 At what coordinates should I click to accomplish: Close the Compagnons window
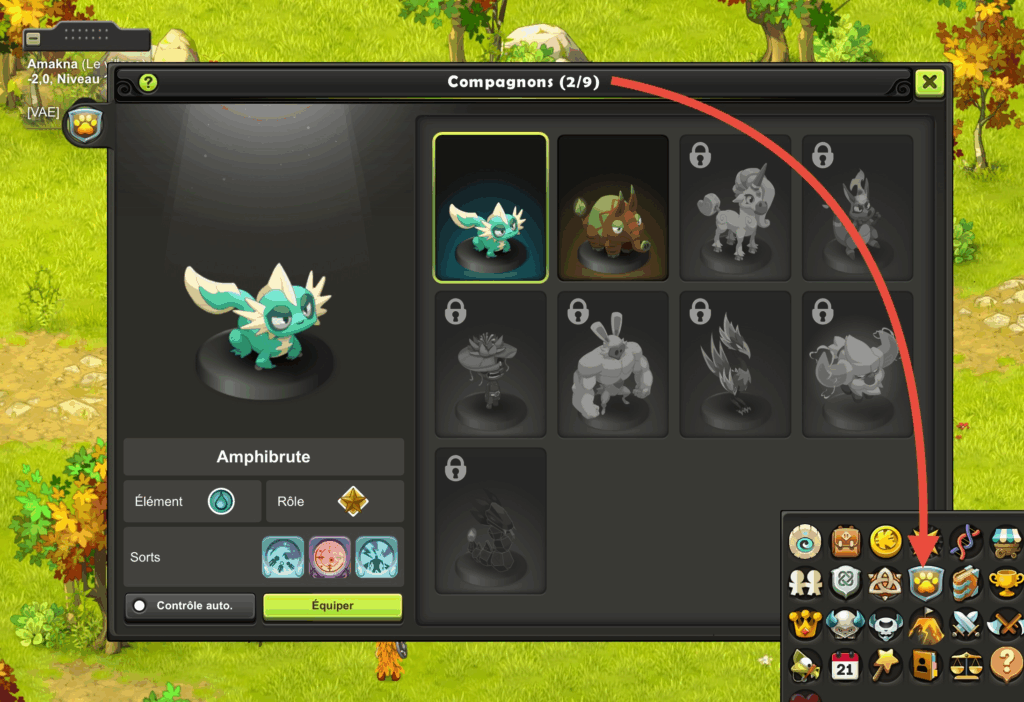[929, 82]
